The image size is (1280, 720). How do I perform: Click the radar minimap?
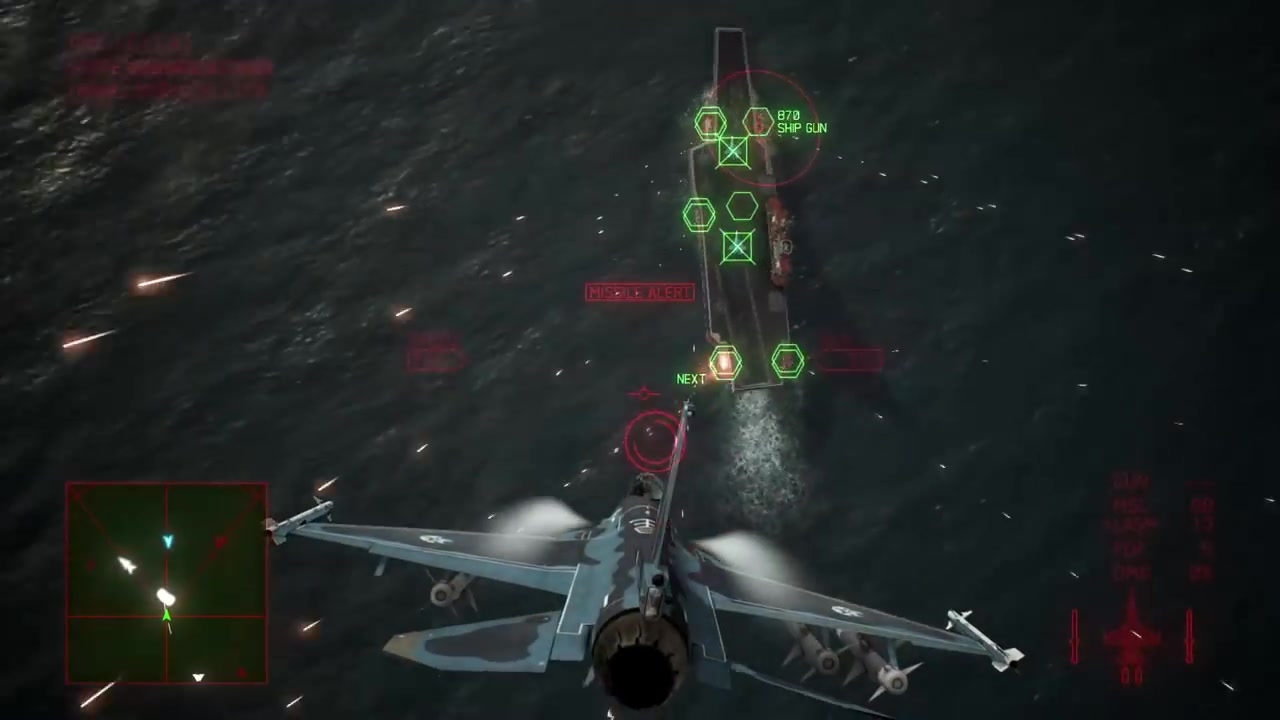pyautogui.click(x=166, y=583)
